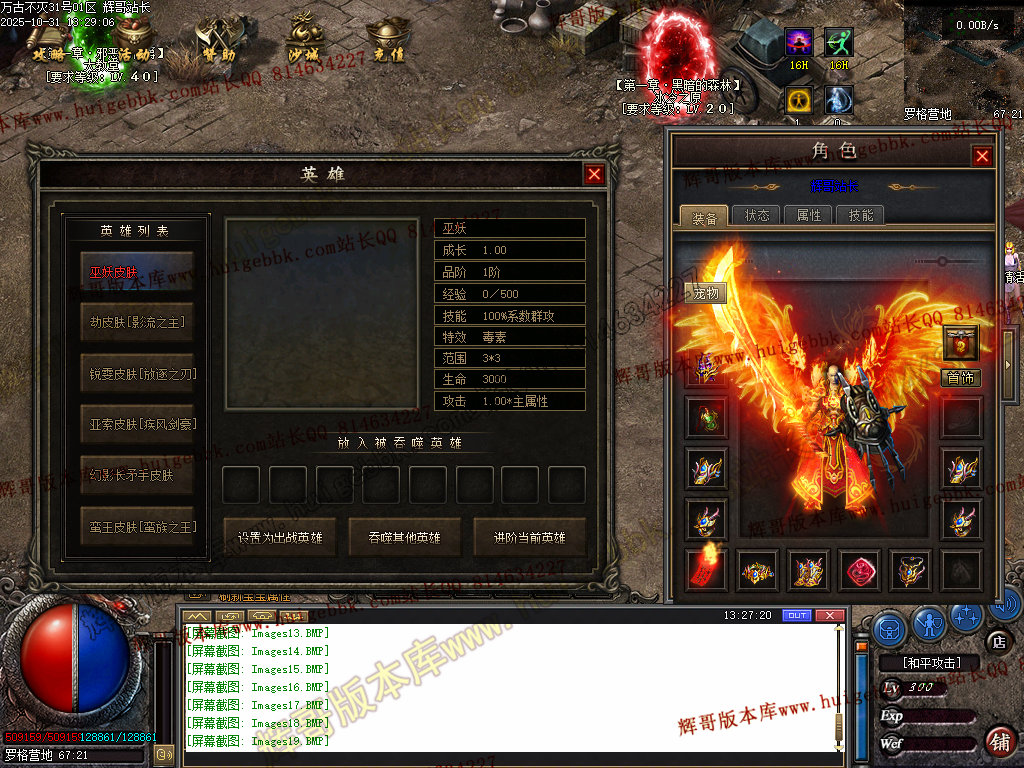
Task: Open the 沙城 dragon icon menu
Action: click(x=302, y=42)
